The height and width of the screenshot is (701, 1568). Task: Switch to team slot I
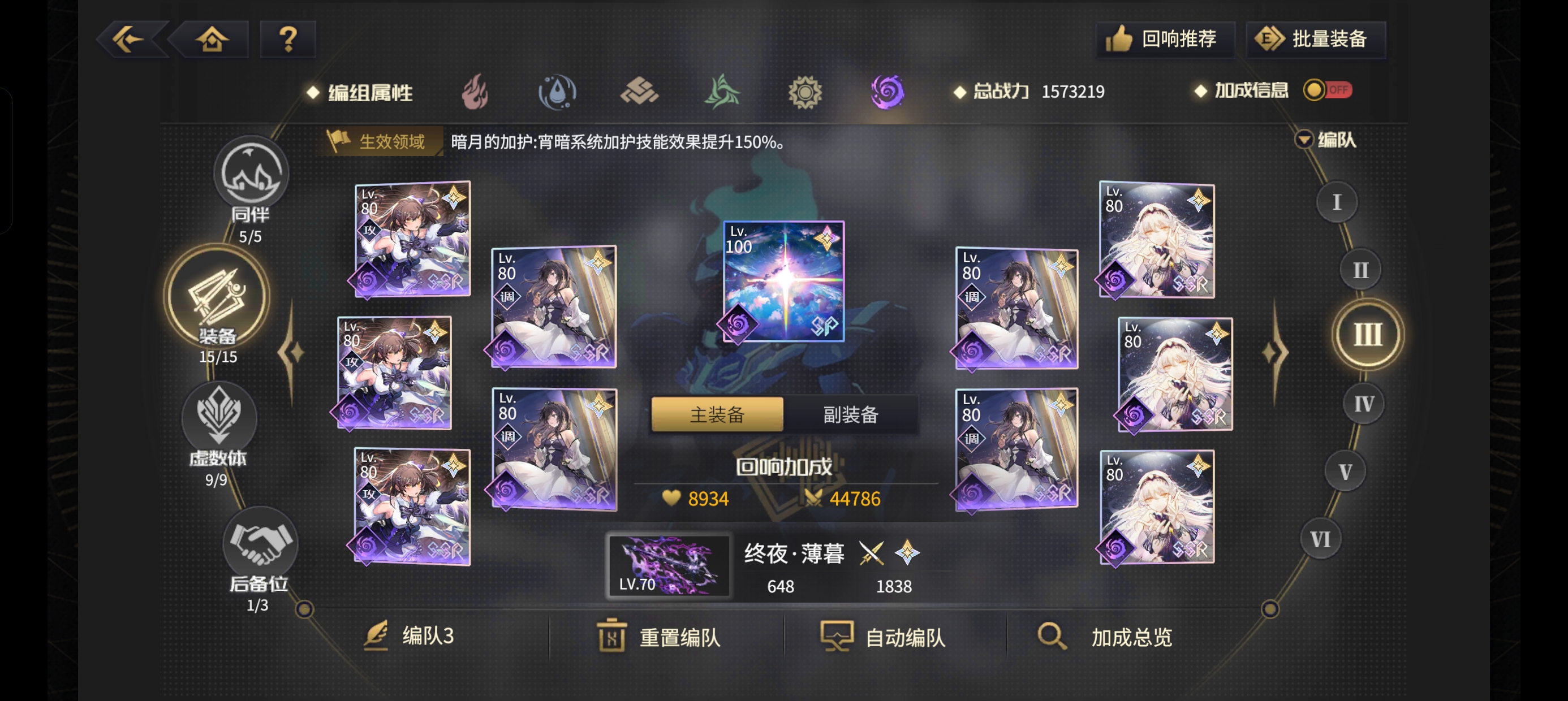pyautogui.click(x=1336, y=201)
